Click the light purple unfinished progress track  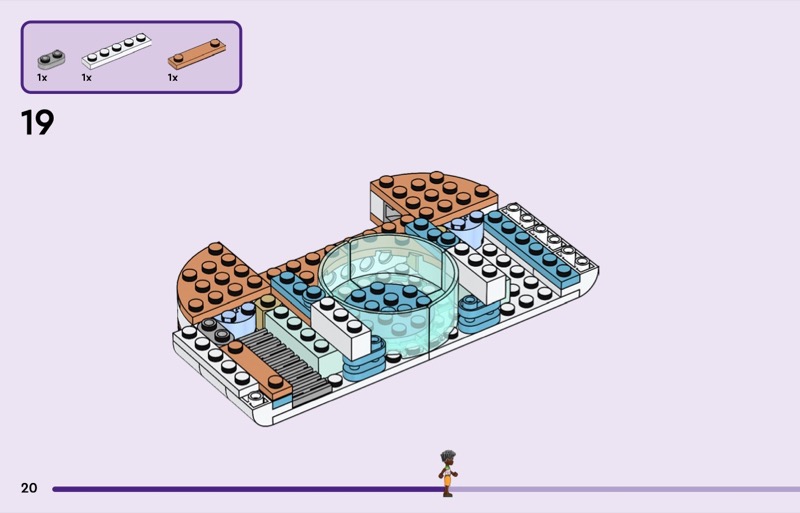[620, 489]
